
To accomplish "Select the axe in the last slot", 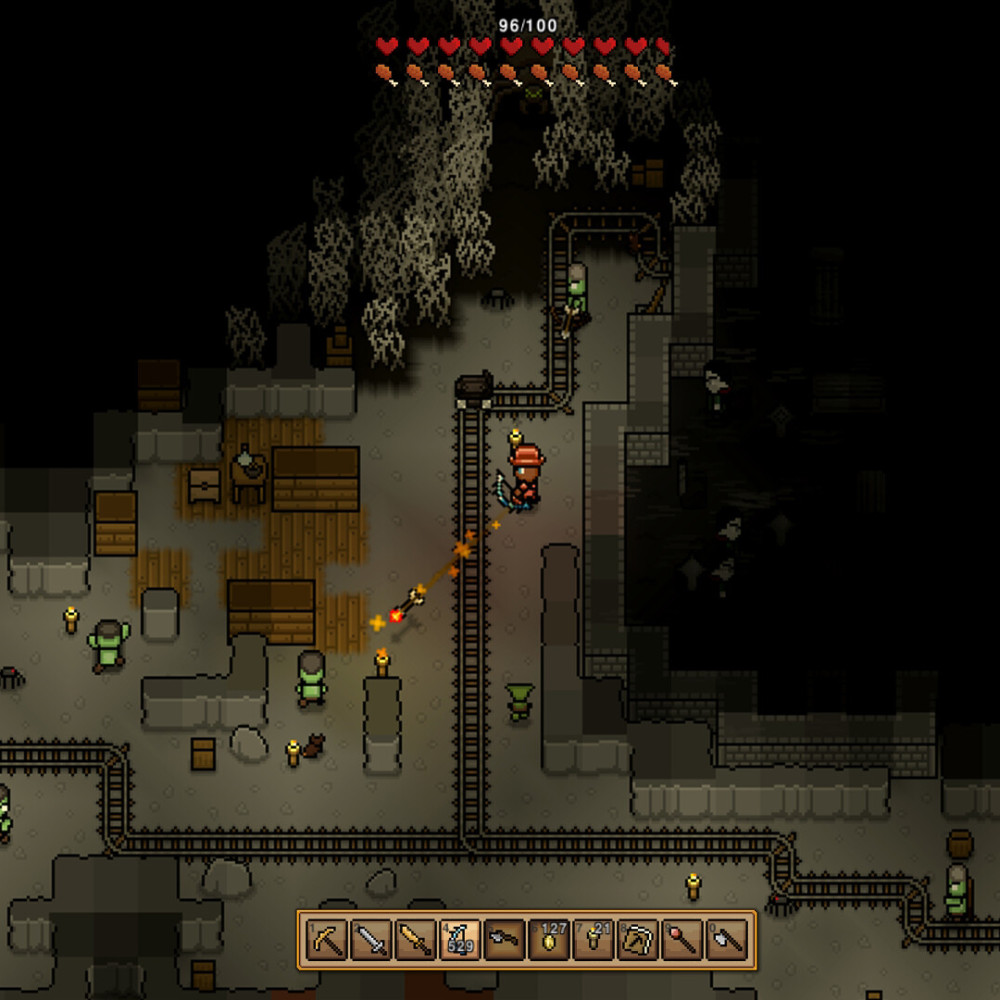I will [727, 940].
